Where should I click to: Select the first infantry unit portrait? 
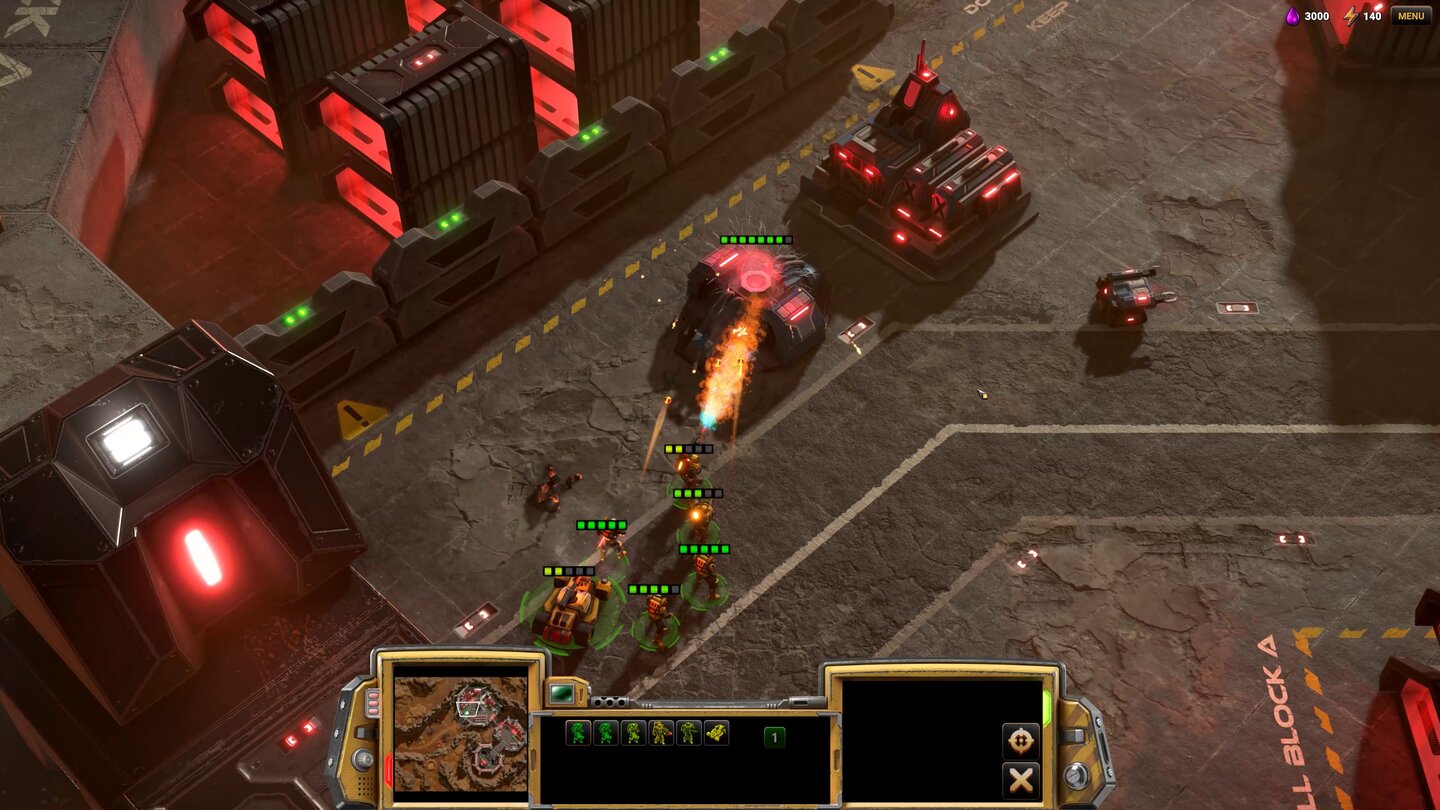[x=577, y=732]
